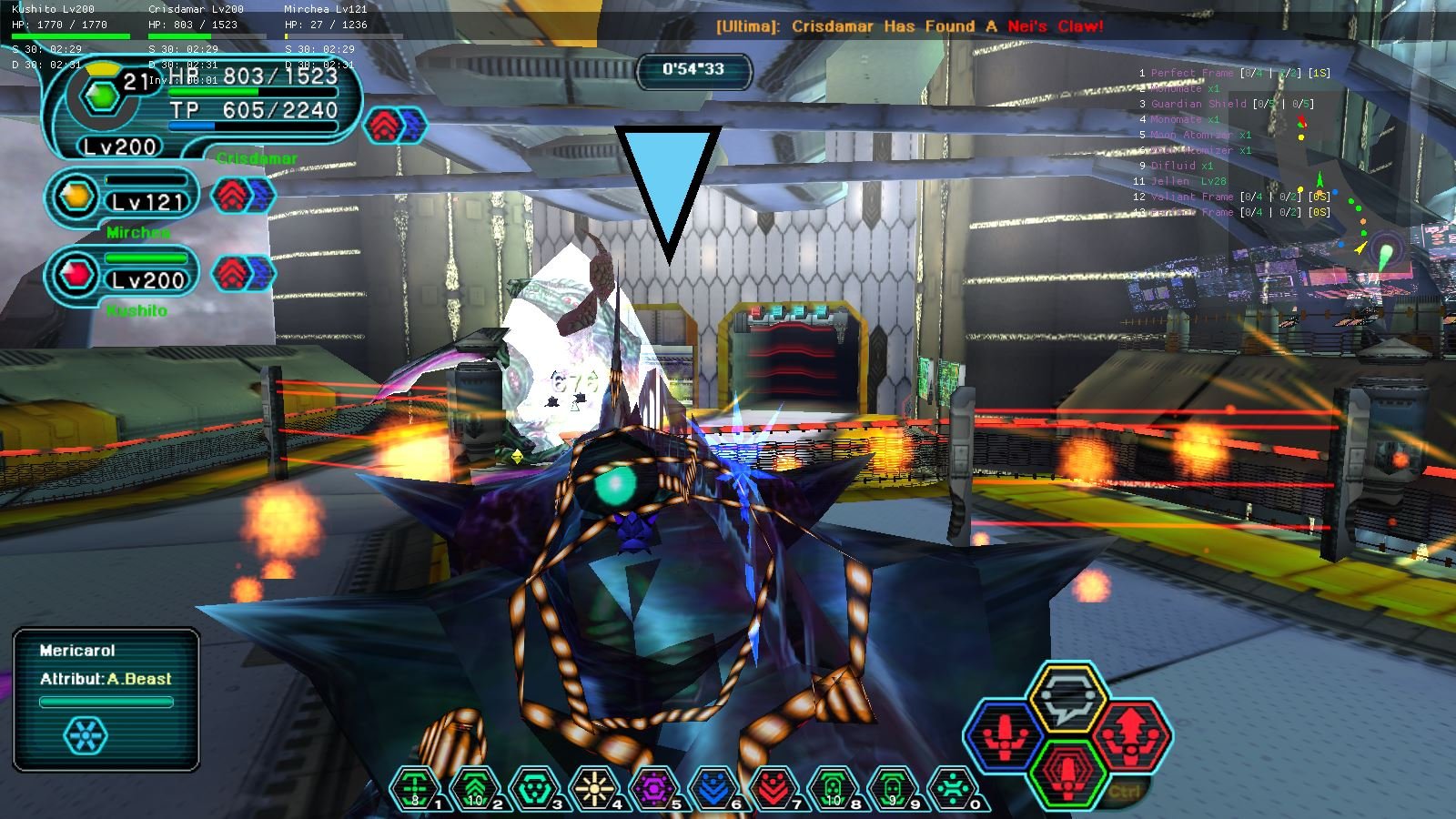Activate the teal cross icon in slot 0

coord(952,788)
